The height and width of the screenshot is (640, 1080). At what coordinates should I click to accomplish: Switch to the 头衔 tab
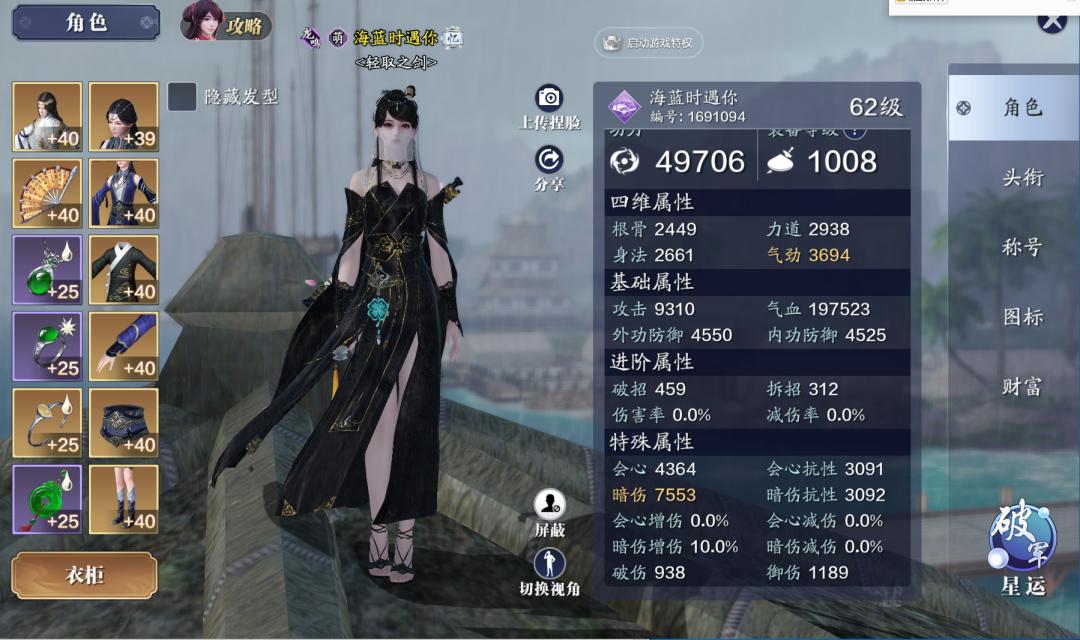click(1022, 178)
